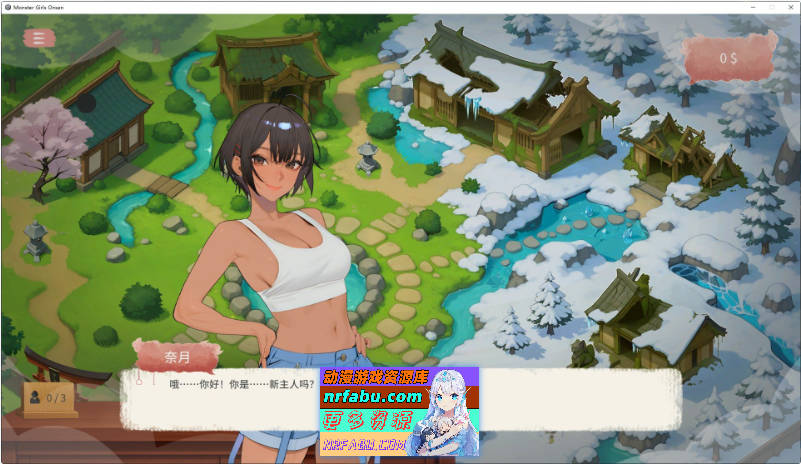
Task: Minimize the game window
Action: tap(727, 6)
